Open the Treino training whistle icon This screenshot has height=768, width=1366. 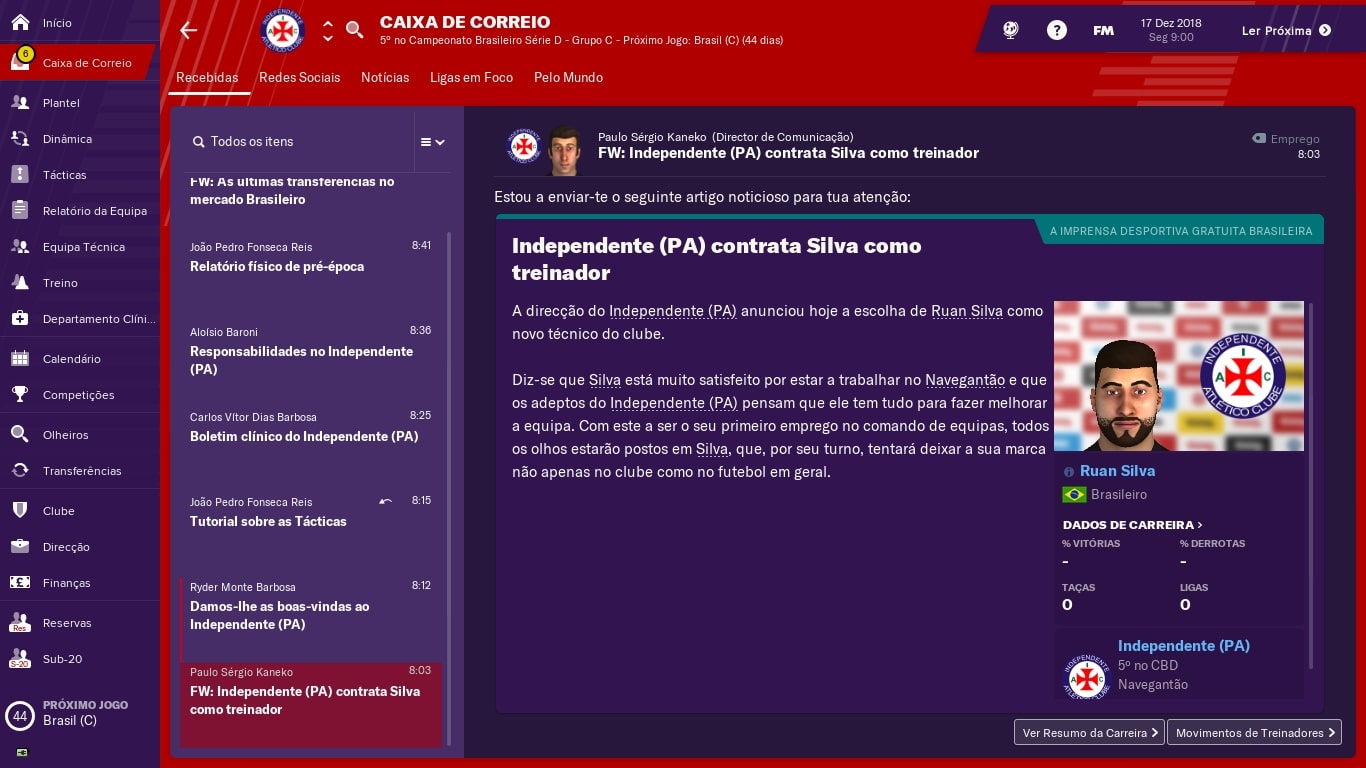pyautogui.click(x=21, y=283)
